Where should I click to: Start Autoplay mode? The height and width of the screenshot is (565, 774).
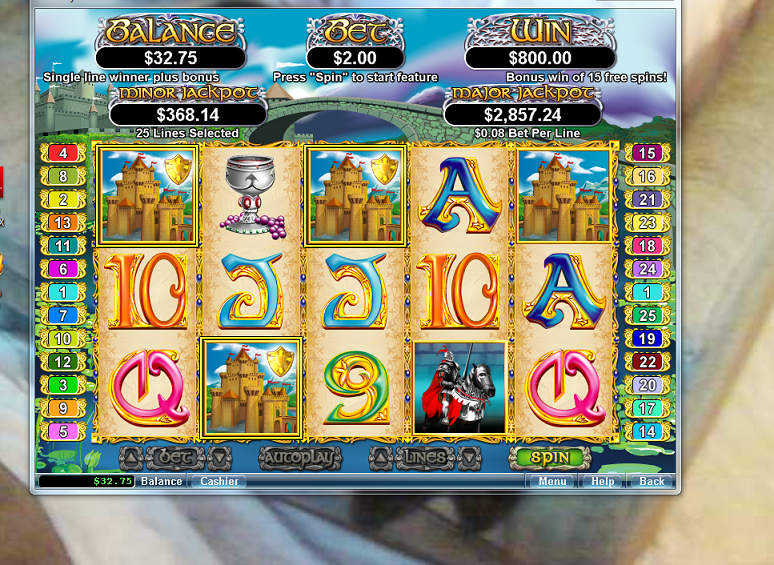(300, 458)
